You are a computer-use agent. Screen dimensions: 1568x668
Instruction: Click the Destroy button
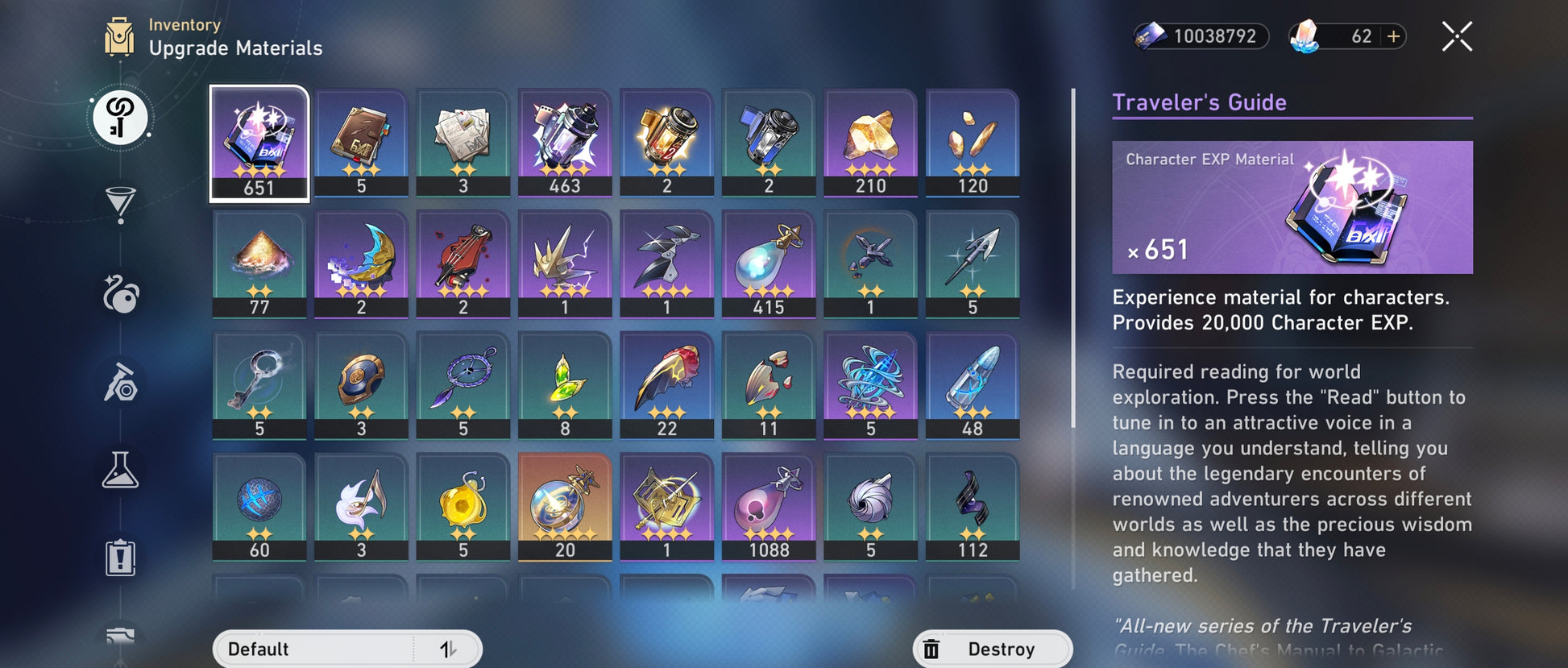[992, 649]
